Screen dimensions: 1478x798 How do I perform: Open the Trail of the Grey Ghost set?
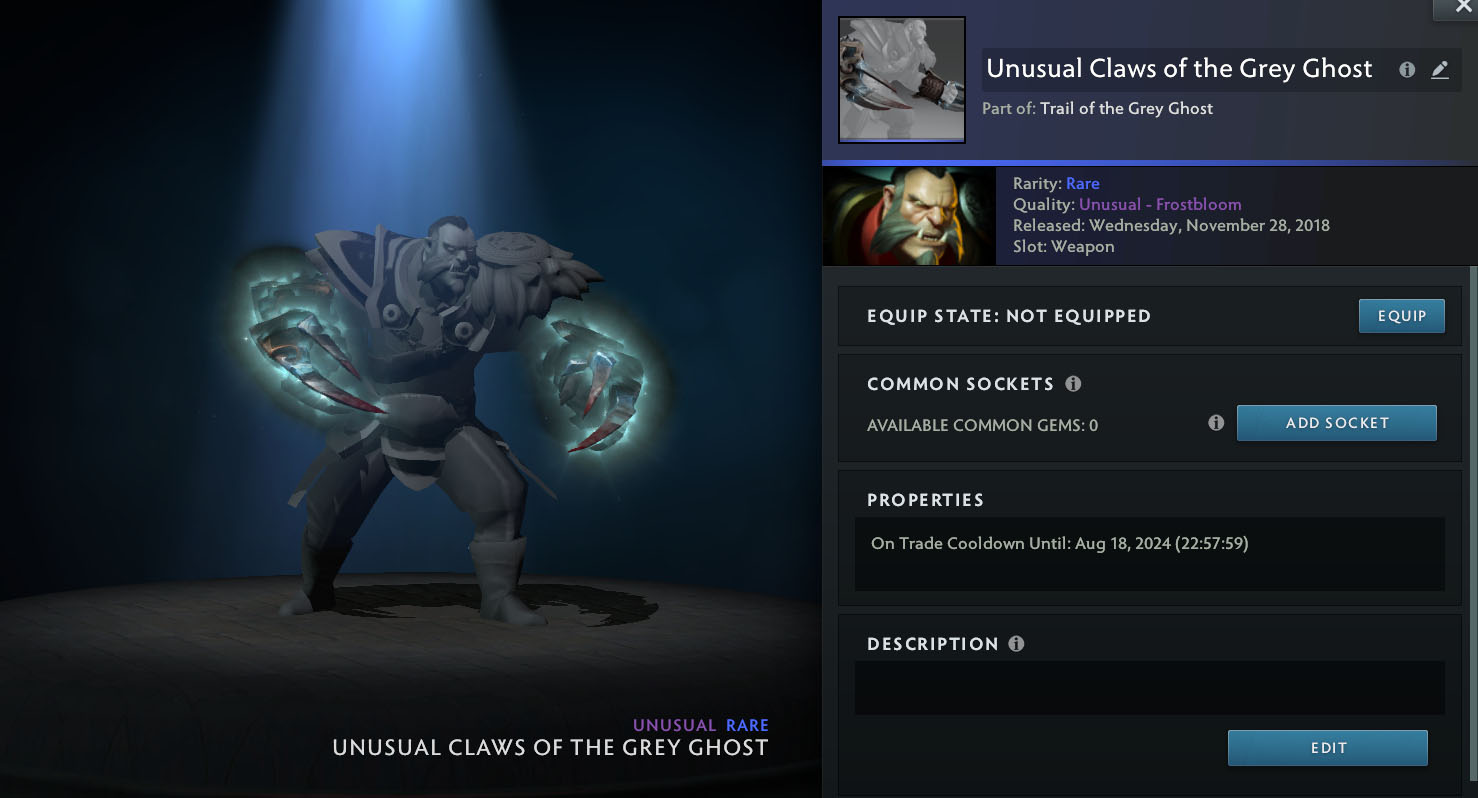[x=1126, y=109]
